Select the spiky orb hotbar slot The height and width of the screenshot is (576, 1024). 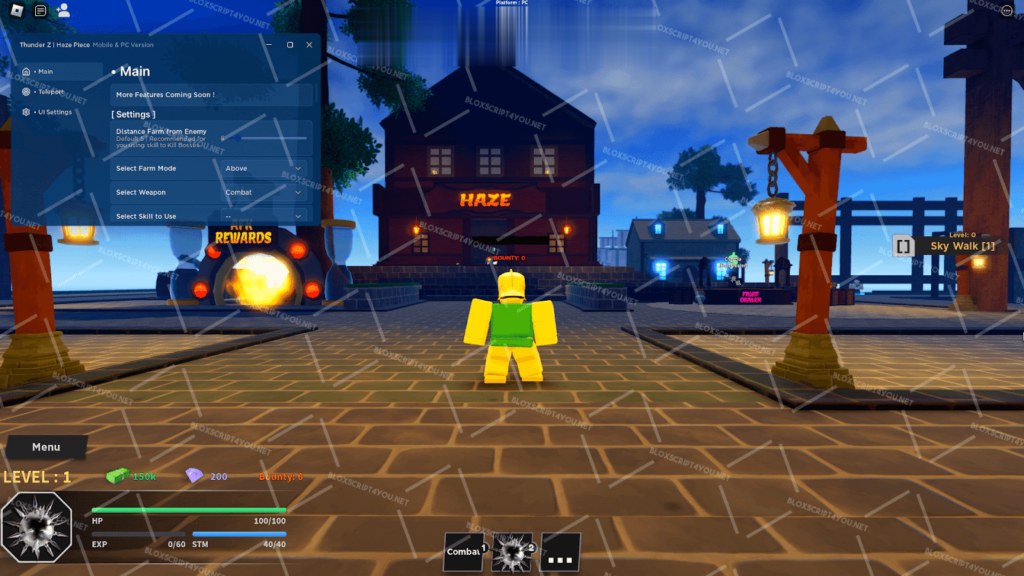(x=512, y=551)
